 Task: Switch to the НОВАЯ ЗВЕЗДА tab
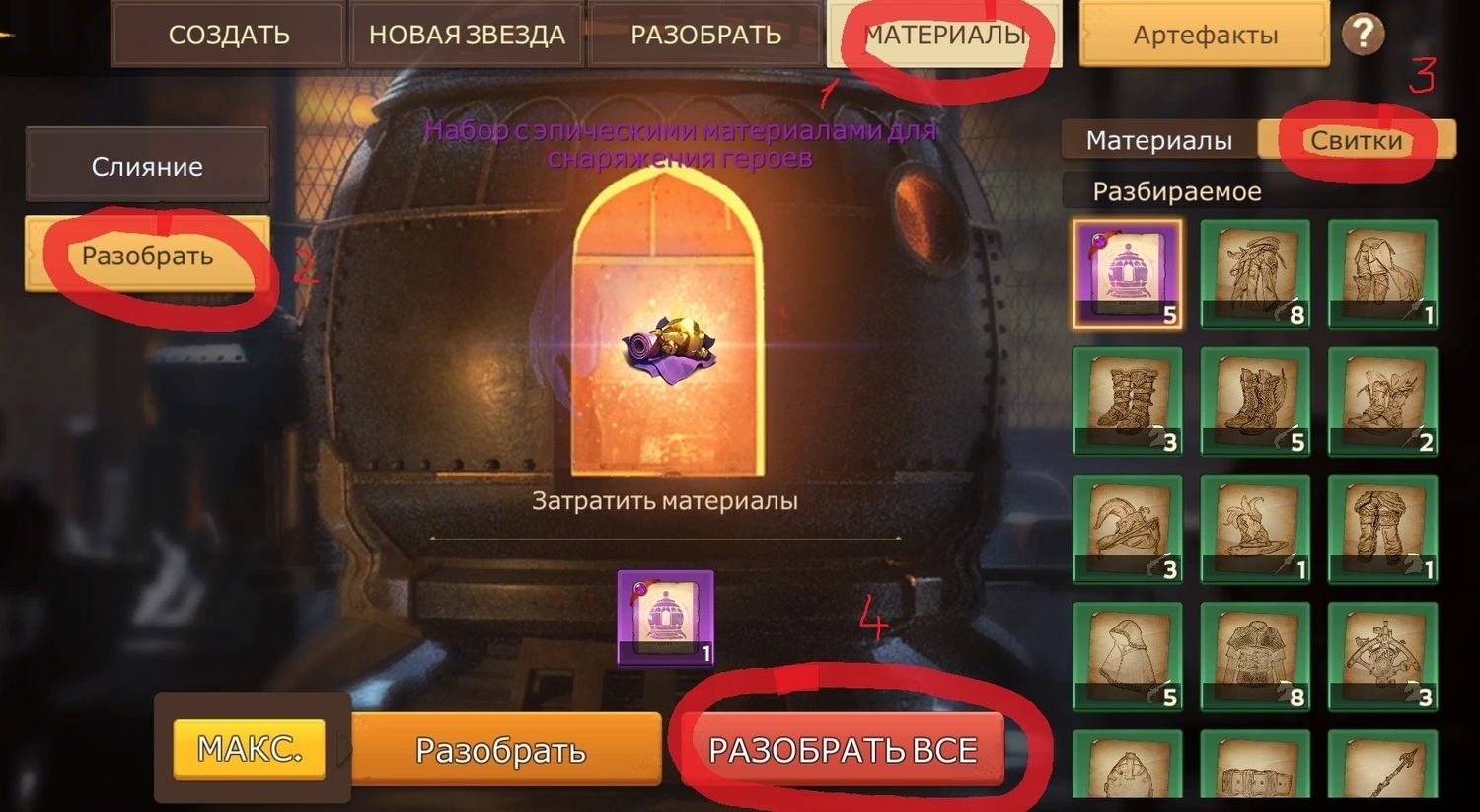[x=467, y=36]
